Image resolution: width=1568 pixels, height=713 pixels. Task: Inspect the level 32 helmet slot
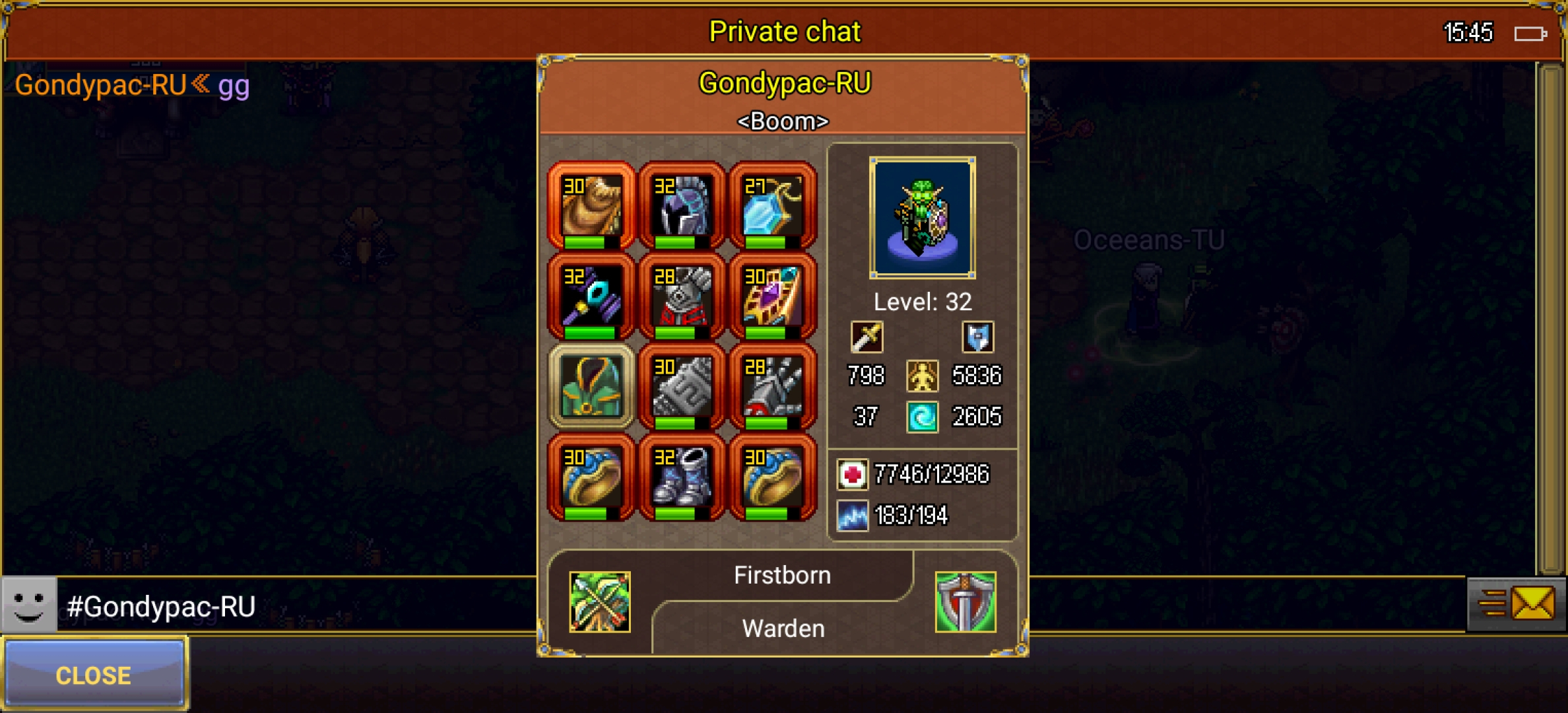[x=682, y=206]
